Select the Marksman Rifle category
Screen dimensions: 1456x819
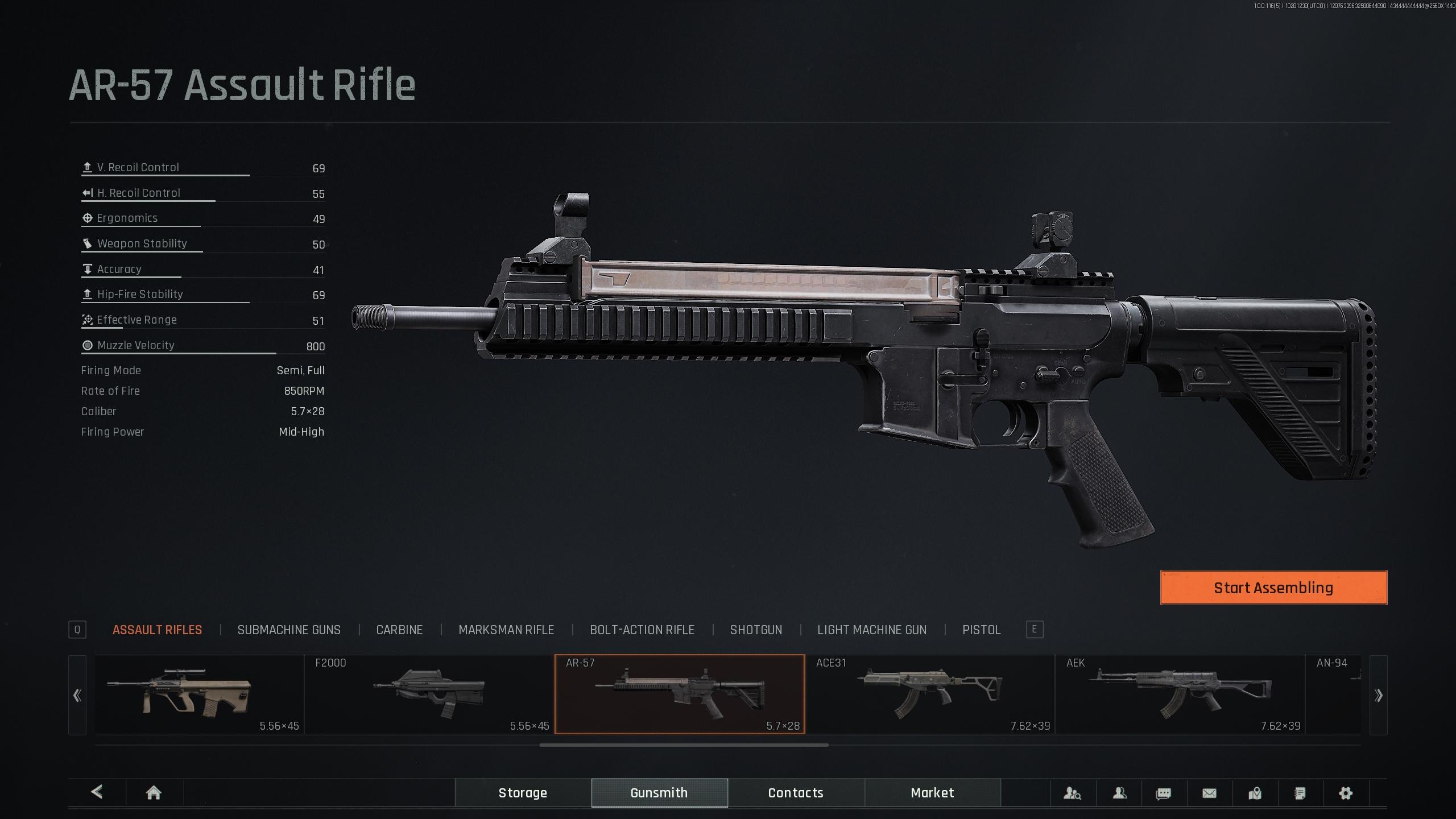[506, 630]
